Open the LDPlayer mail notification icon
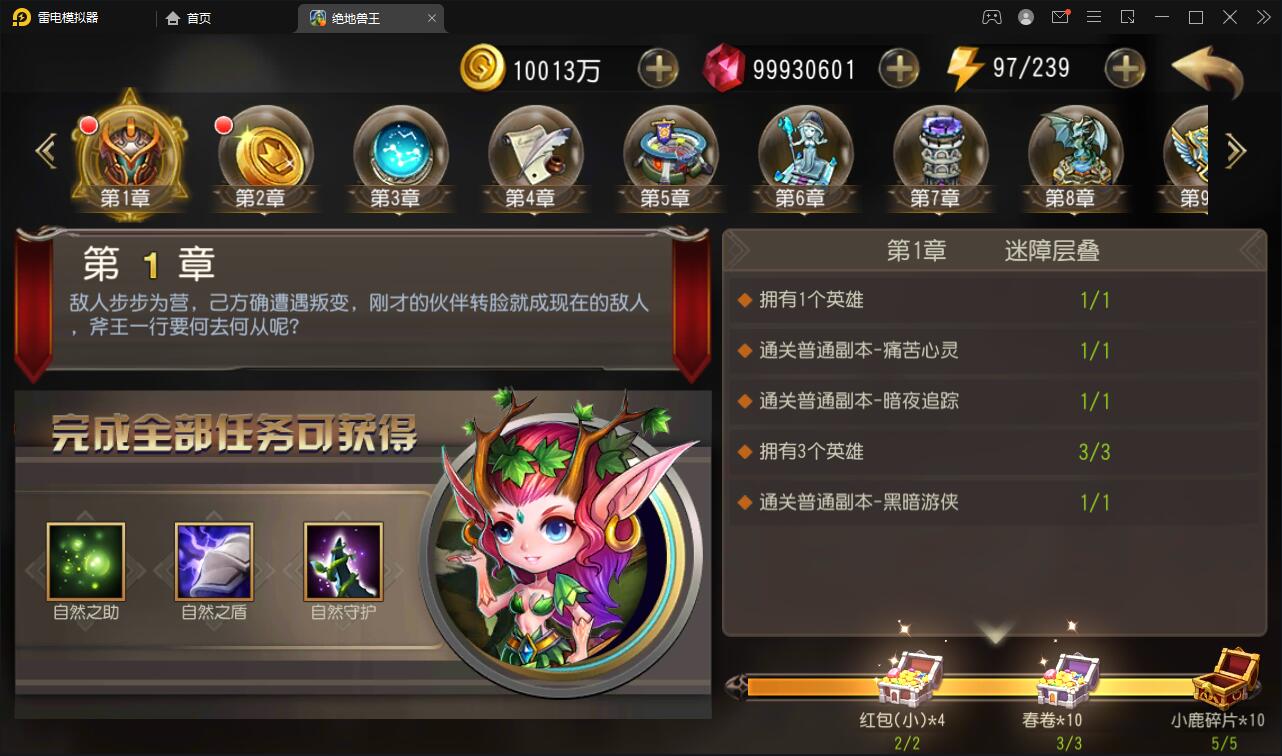Screen dimensions: 1282x756 pos(1060,17)
